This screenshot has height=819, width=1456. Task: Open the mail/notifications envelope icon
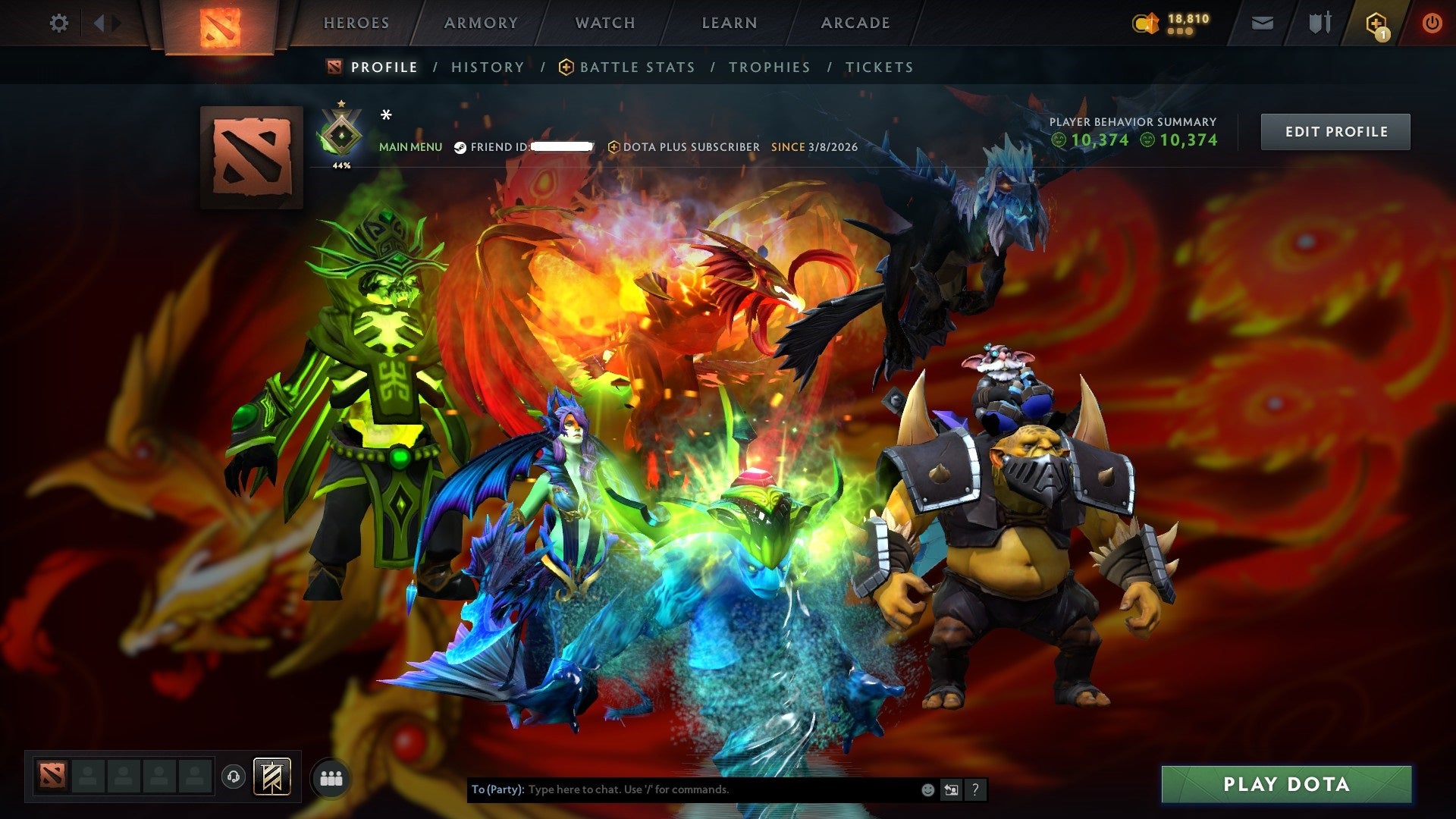(1261, 23)
